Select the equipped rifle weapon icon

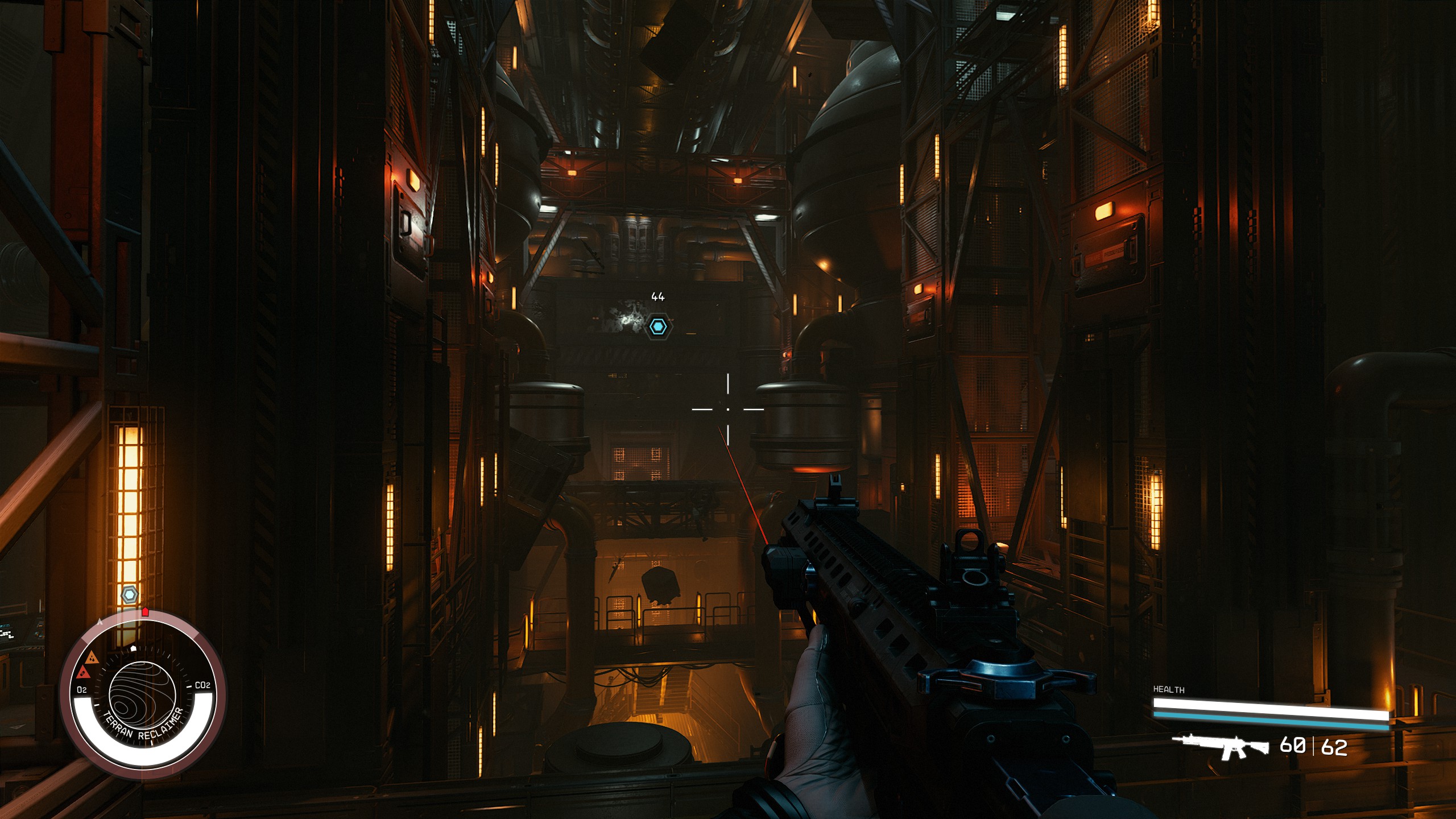1220,746
